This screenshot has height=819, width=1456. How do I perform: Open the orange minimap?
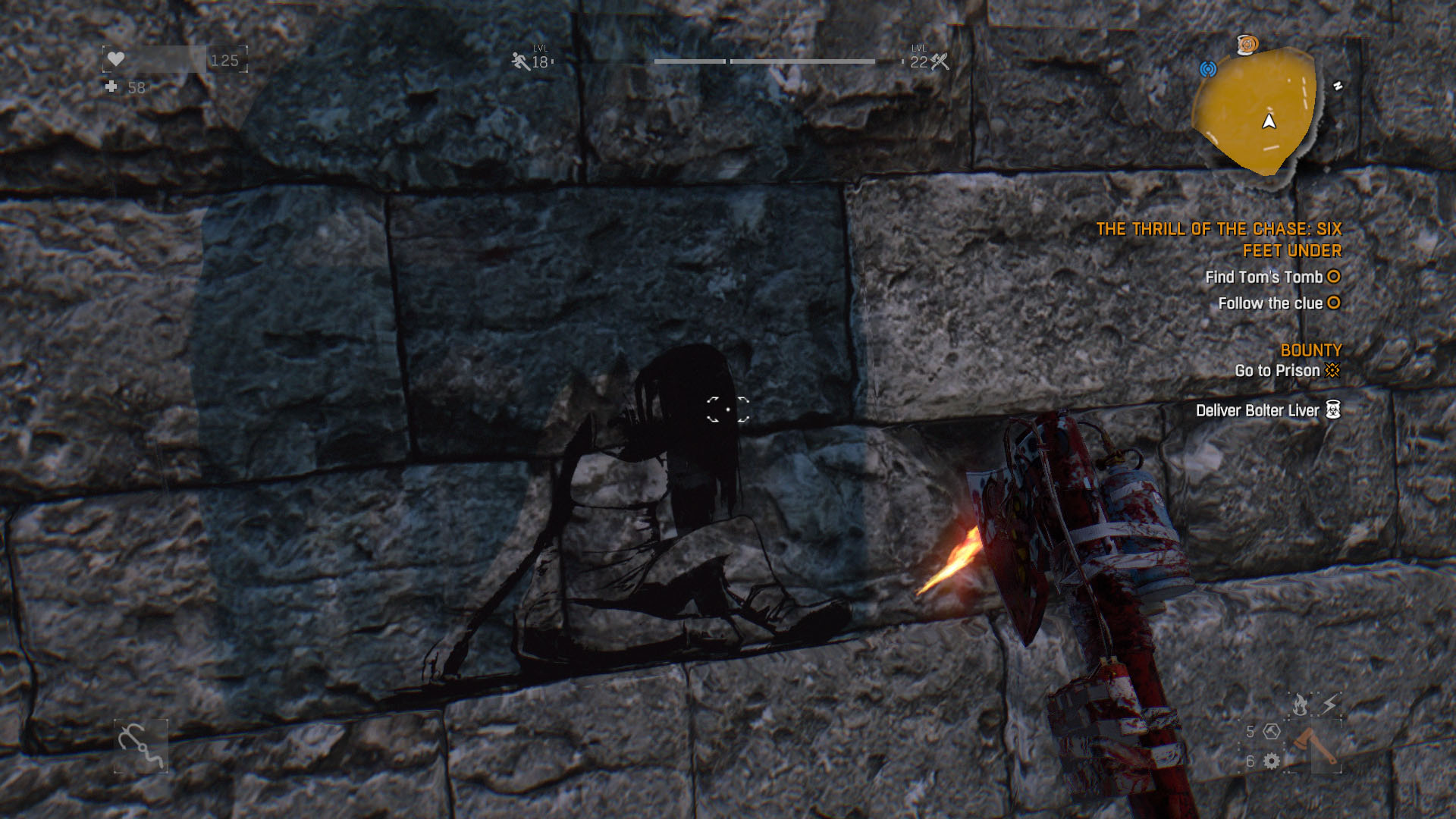(1254, 110)
